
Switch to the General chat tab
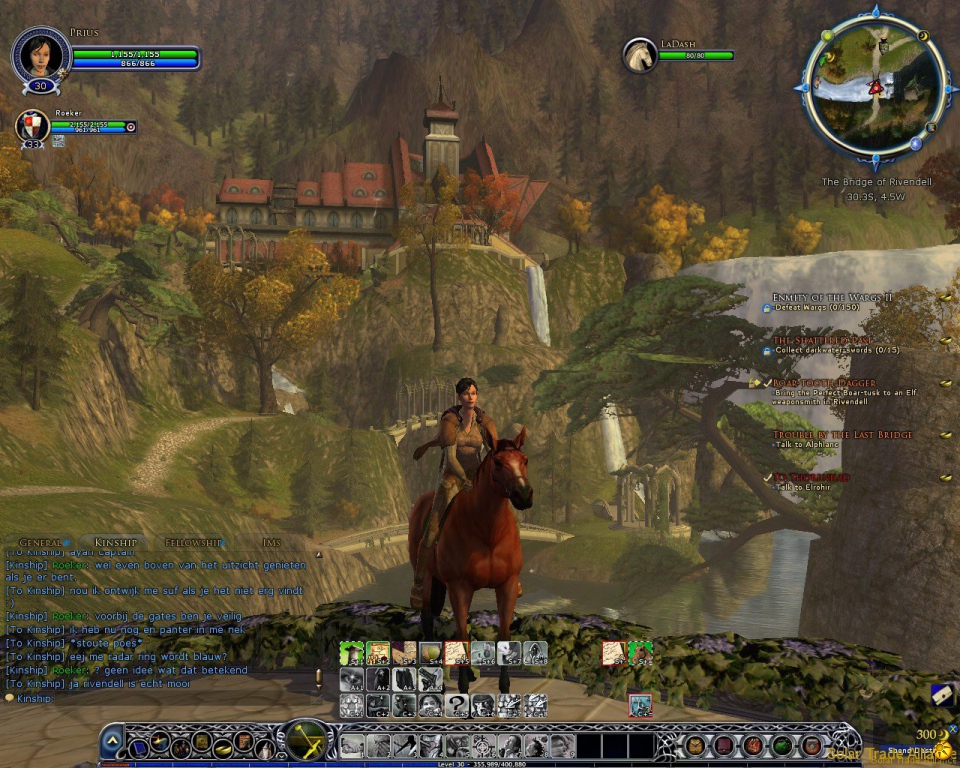click(x=41, y=542)
